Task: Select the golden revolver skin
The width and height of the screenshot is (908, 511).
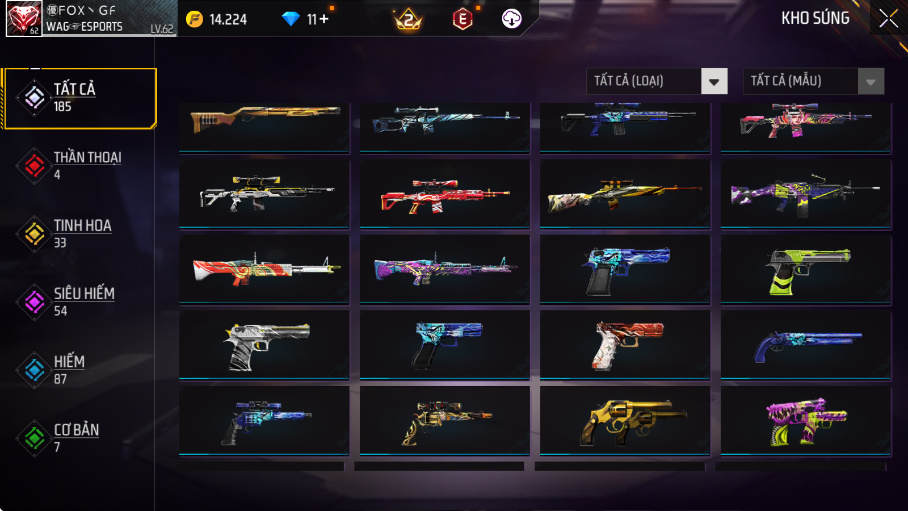Action: tap(625, 421)
